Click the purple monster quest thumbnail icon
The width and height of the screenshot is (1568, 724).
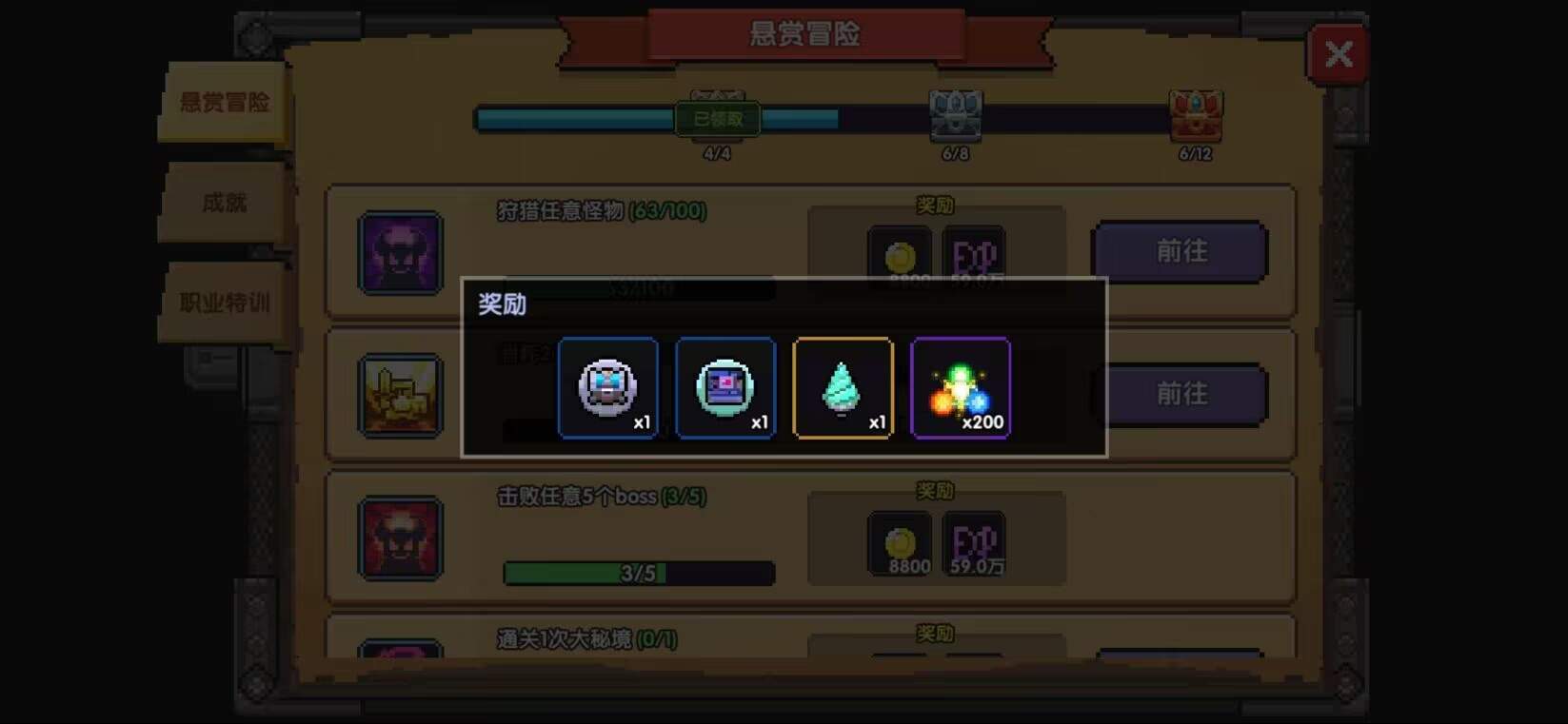(x=400, y=253)
